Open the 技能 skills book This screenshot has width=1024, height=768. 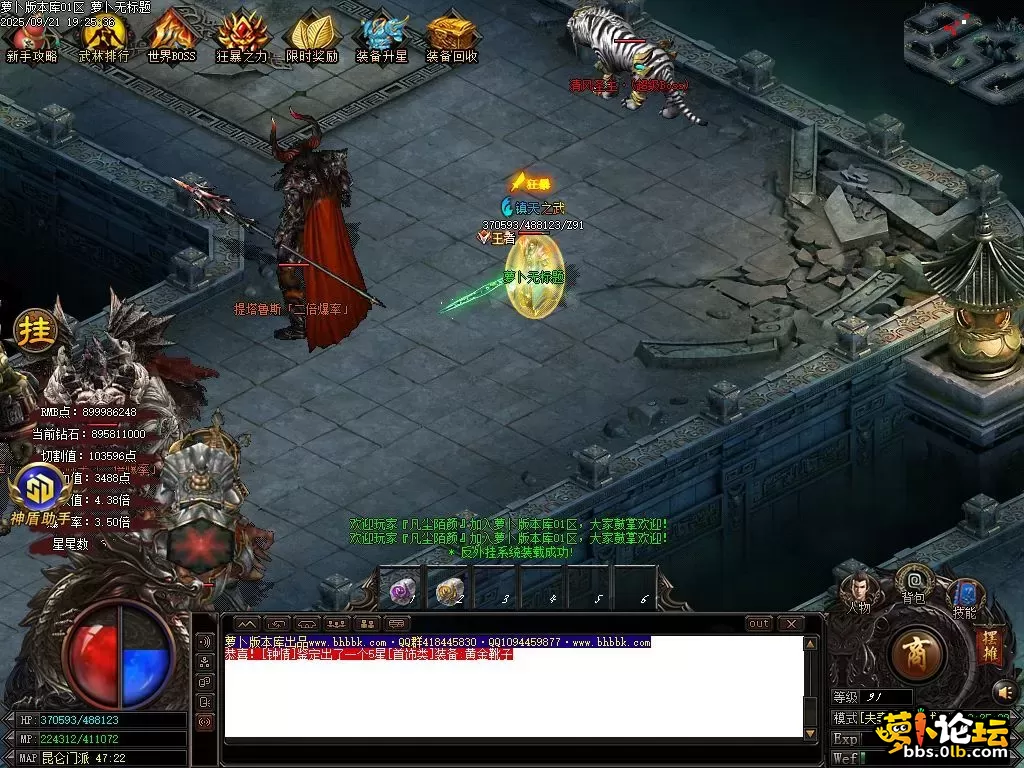(x=964, y=597)
